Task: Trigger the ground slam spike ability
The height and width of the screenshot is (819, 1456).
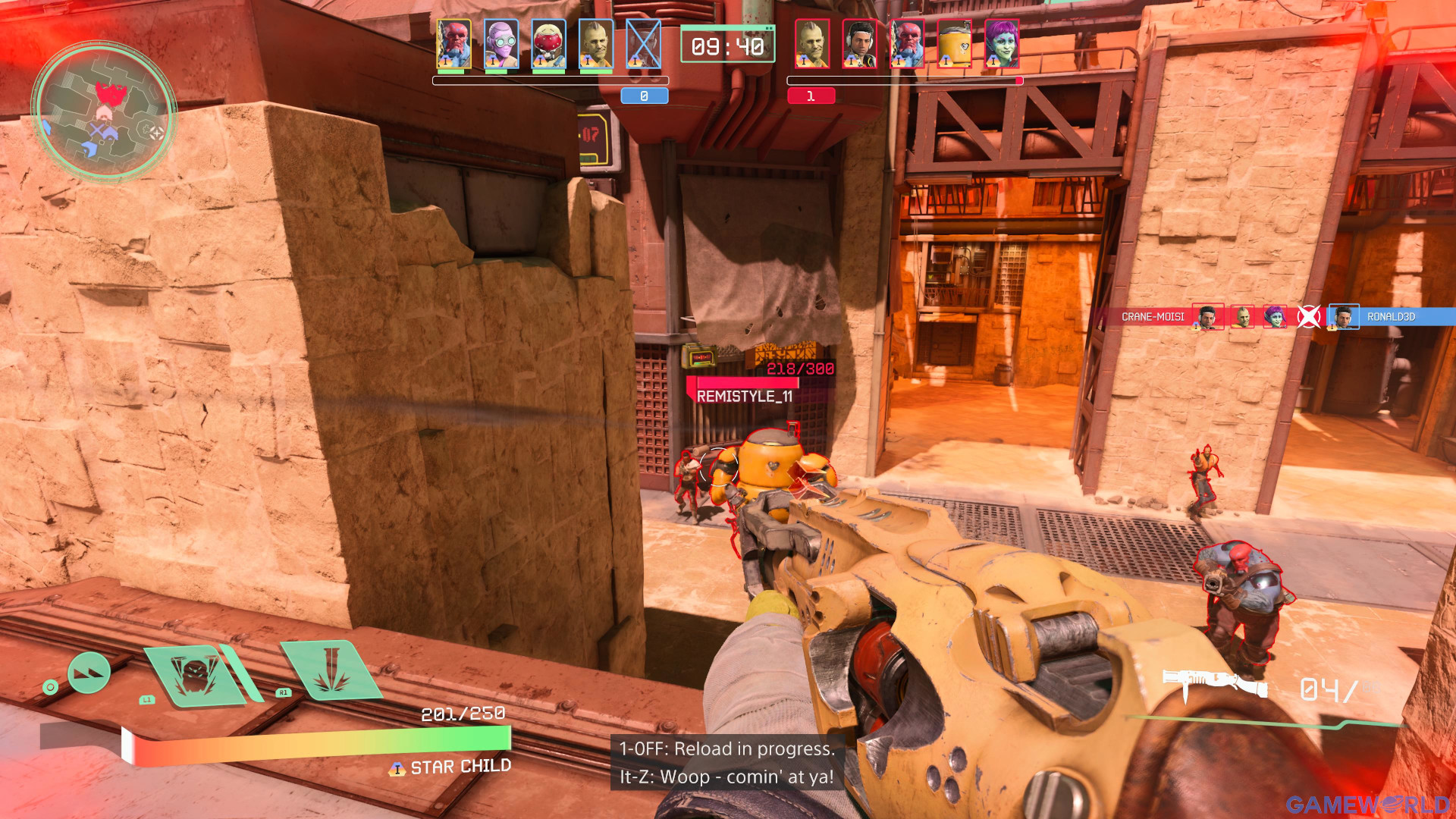Action: (x=330, y=669)
